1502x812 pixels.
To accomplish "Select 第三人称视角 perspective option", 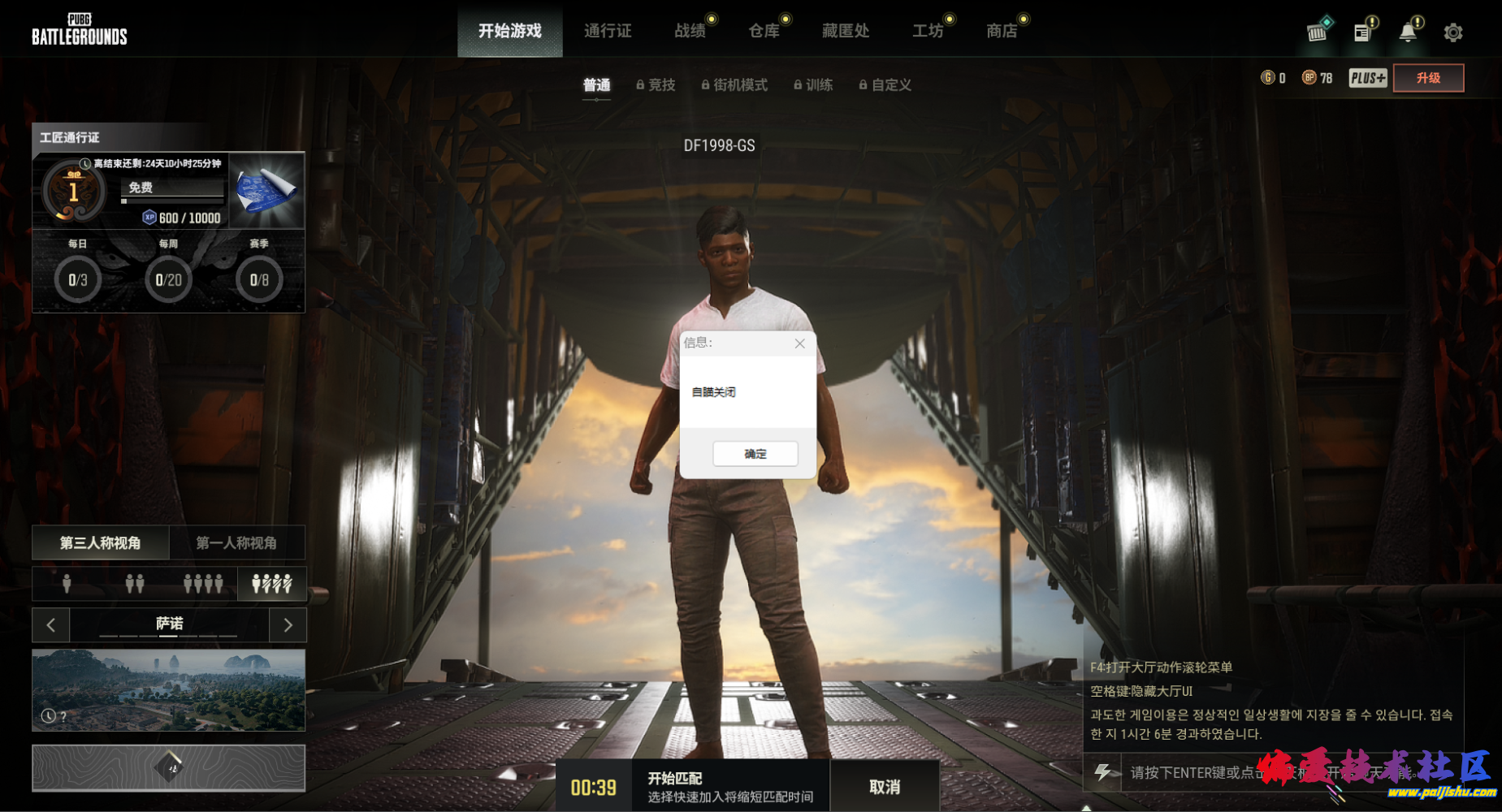I will click(100, 542).
